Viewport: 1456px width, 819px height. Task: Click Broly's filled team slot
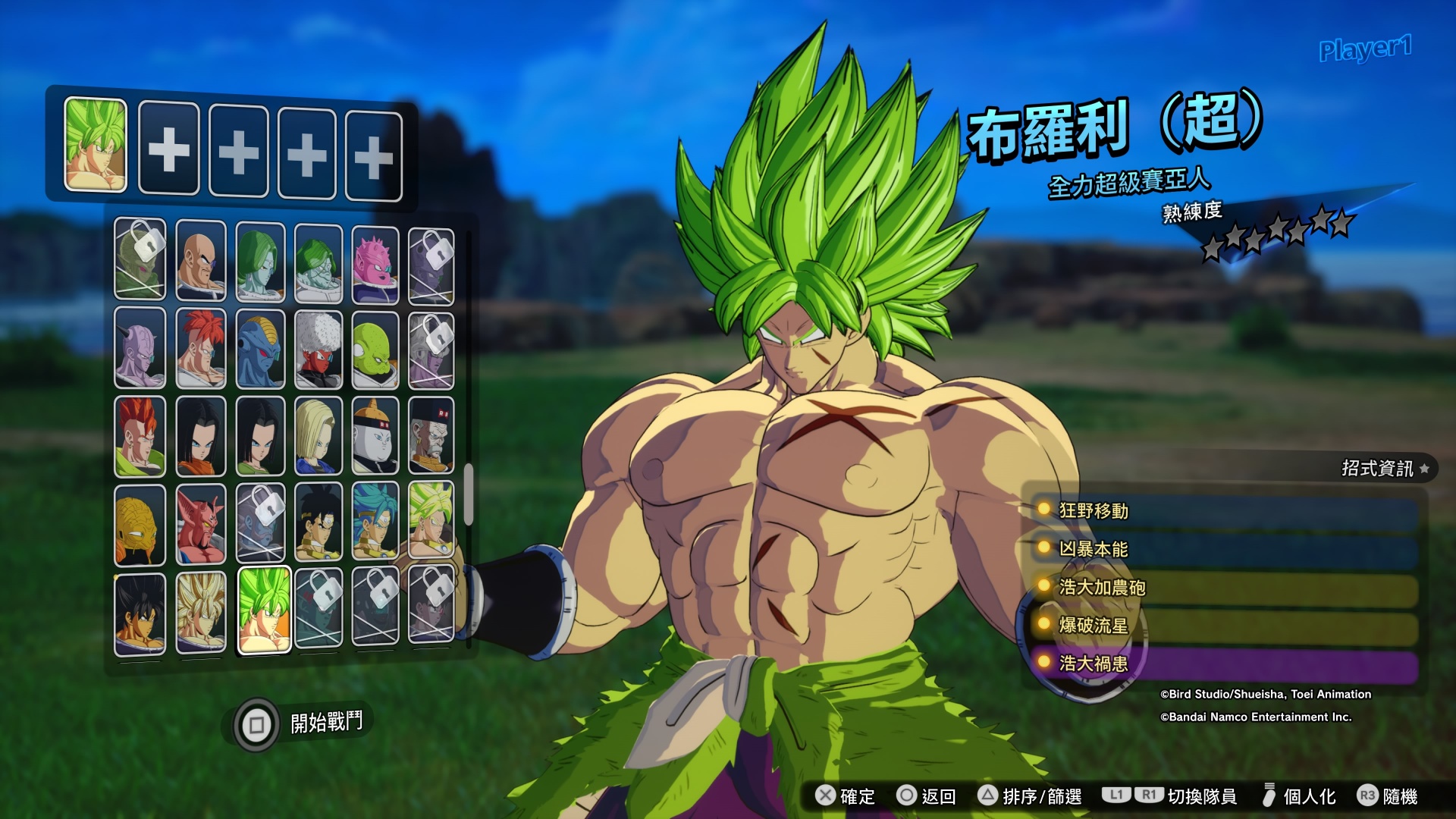[96, 145]
